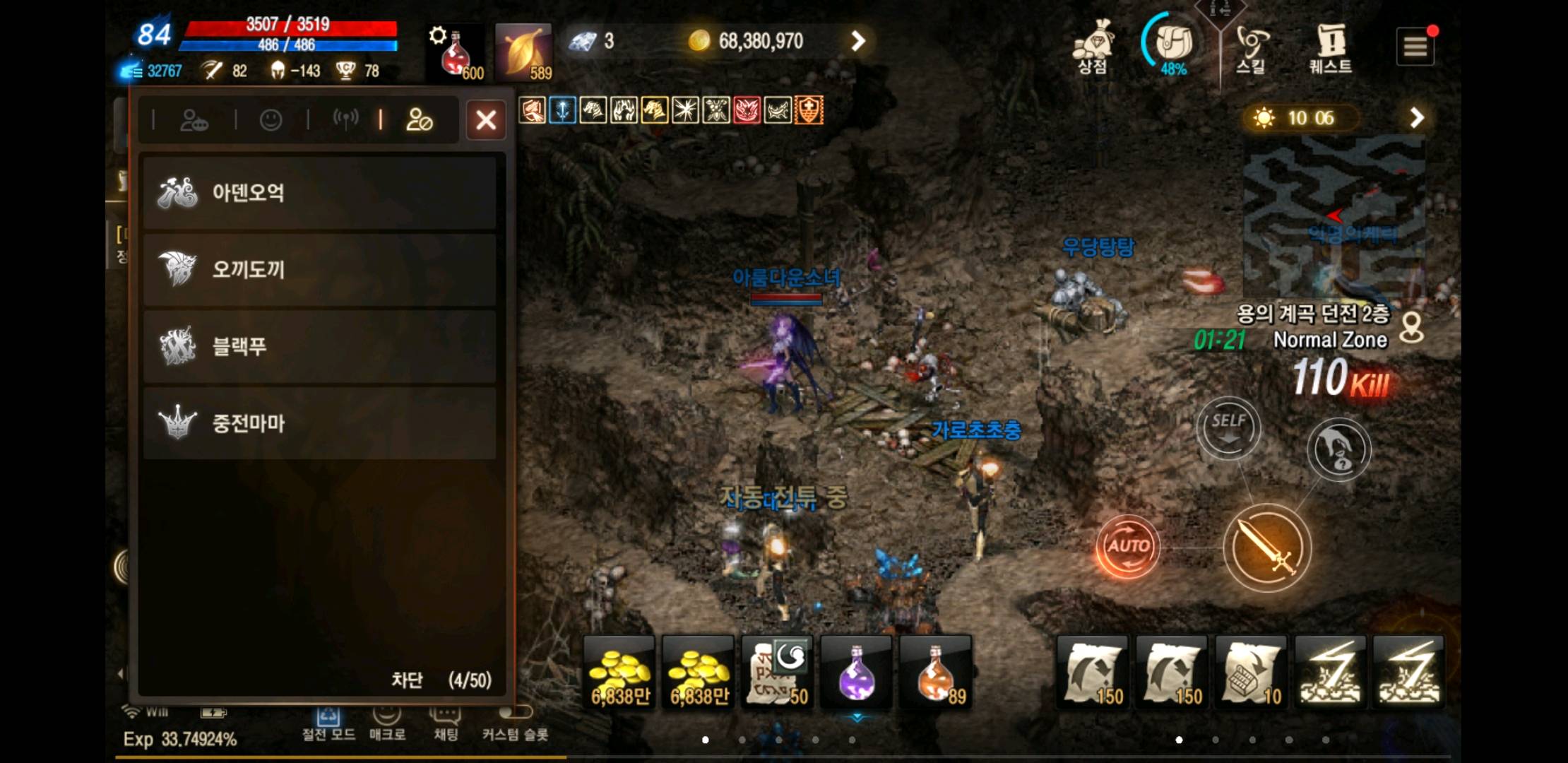Close the block list panel
Image resolution: width=1568 pixels, height=763 pixels.
tap(486, 120)
